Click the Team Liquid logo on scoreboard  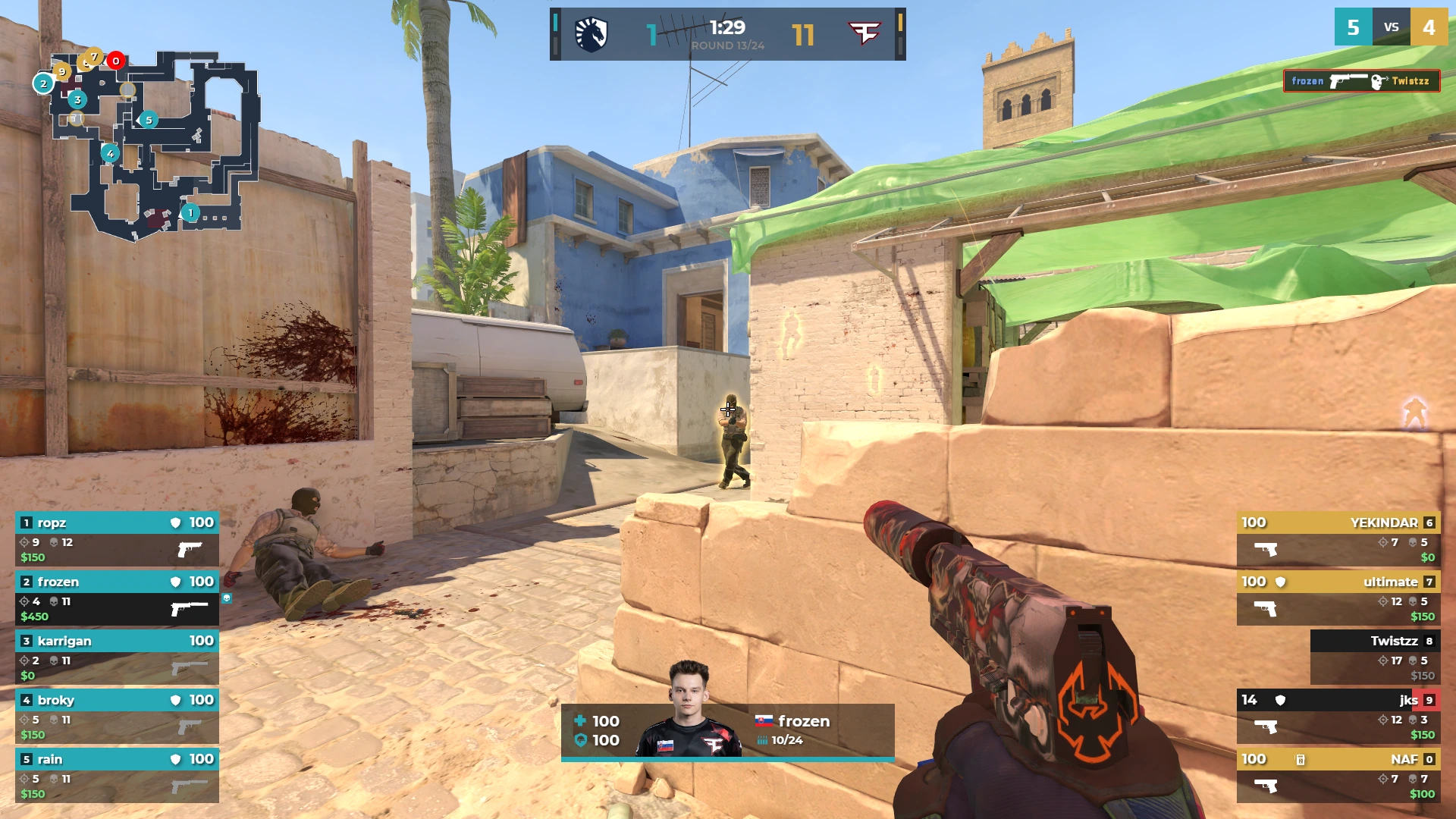click(x=591, y=34)
